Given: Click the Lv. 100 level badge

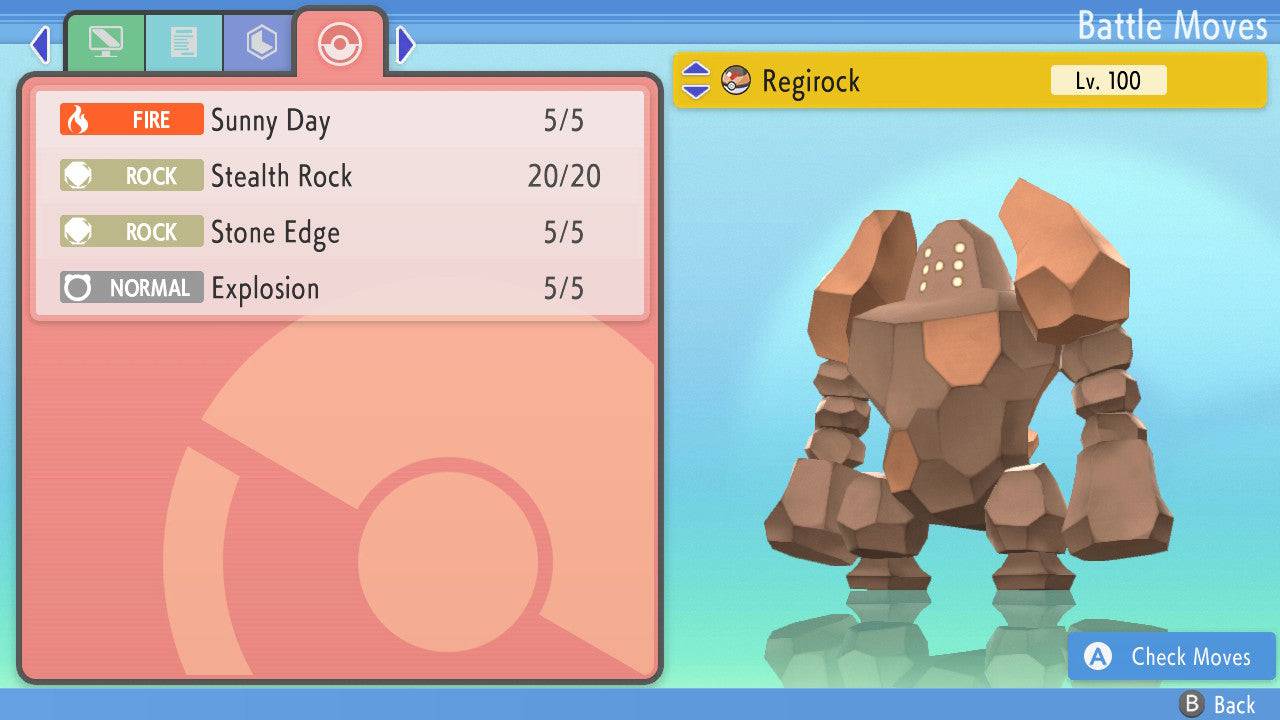Looking at the screenshot, I should (x=1110, y=81).
